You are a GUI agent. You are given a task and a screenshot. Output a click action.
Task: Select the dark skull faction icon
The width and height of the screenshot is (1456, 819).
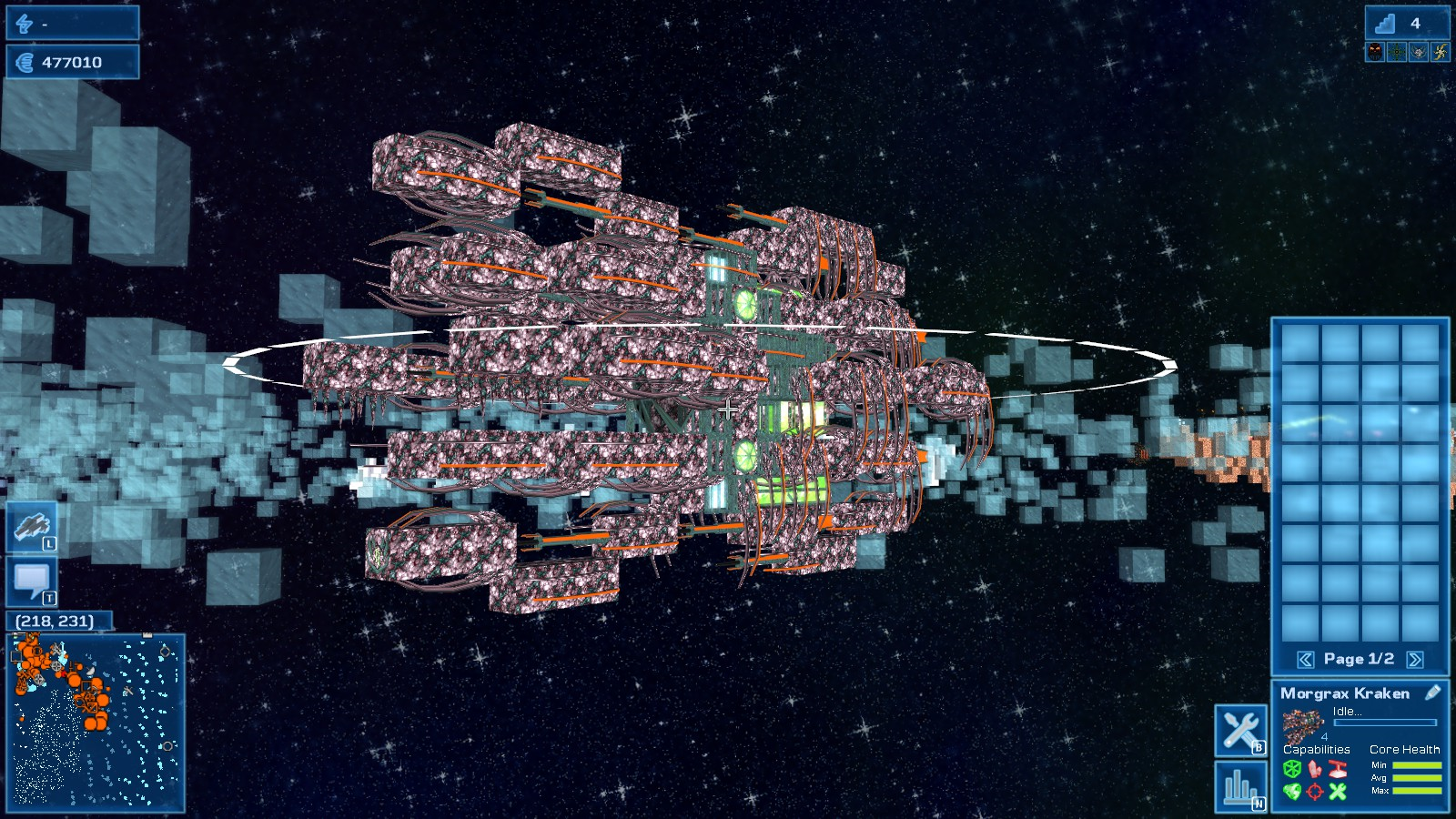coord(1375,52)
